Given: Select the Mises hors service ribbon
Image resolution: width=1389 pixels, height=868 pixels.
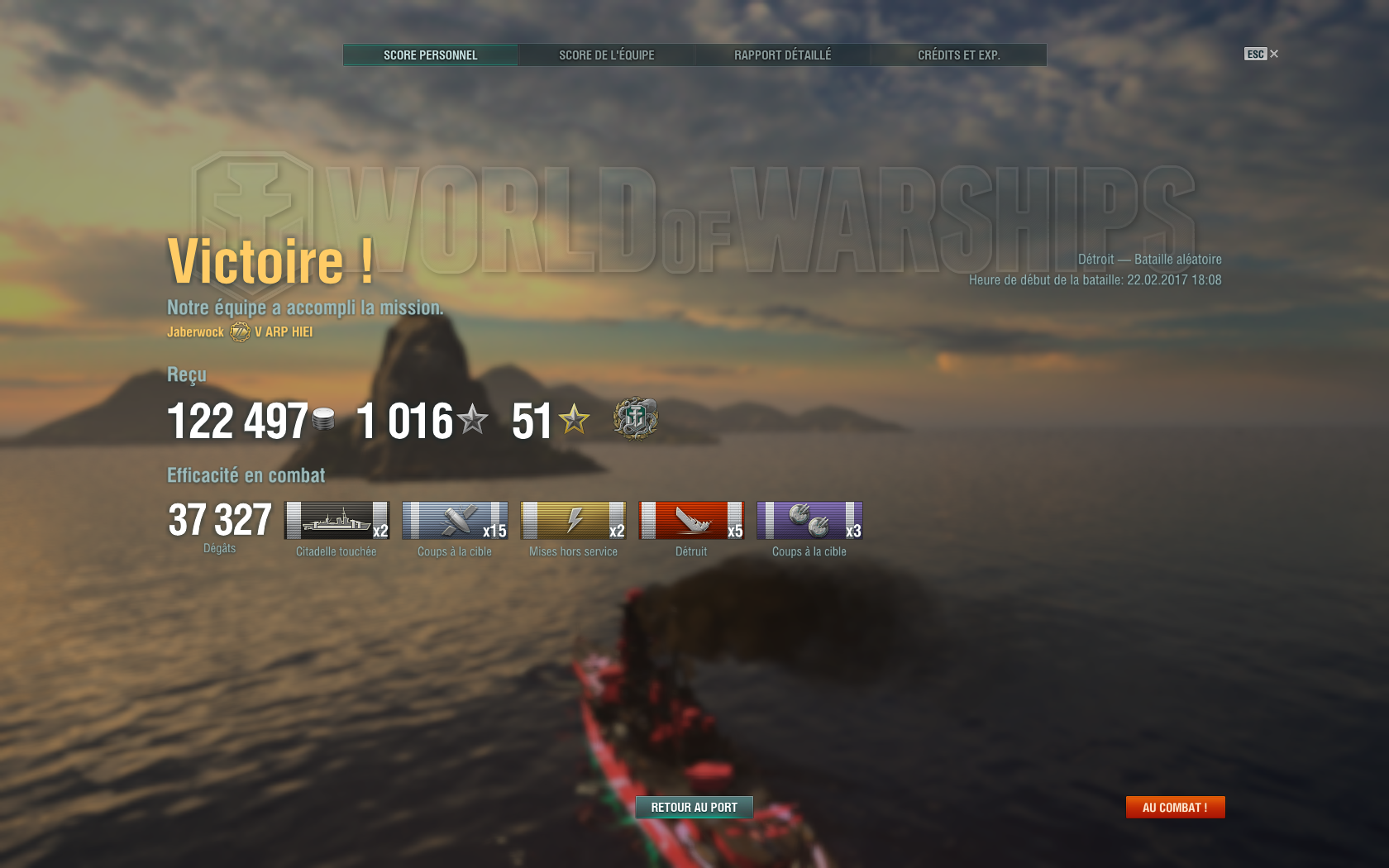Looking at the screenshot, I should click(573, 520).
